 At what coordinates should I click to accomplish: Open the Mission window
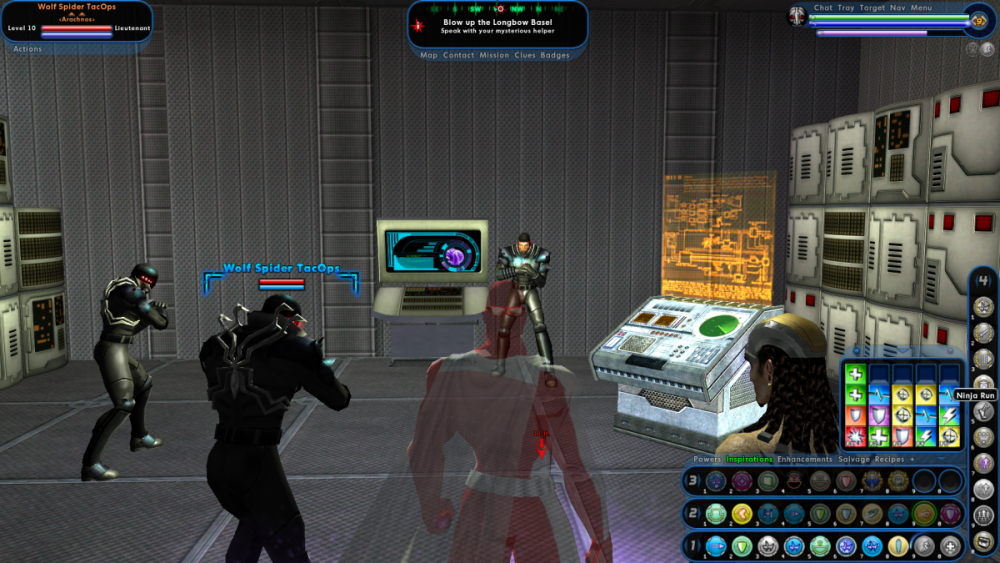tap(494, 56)
